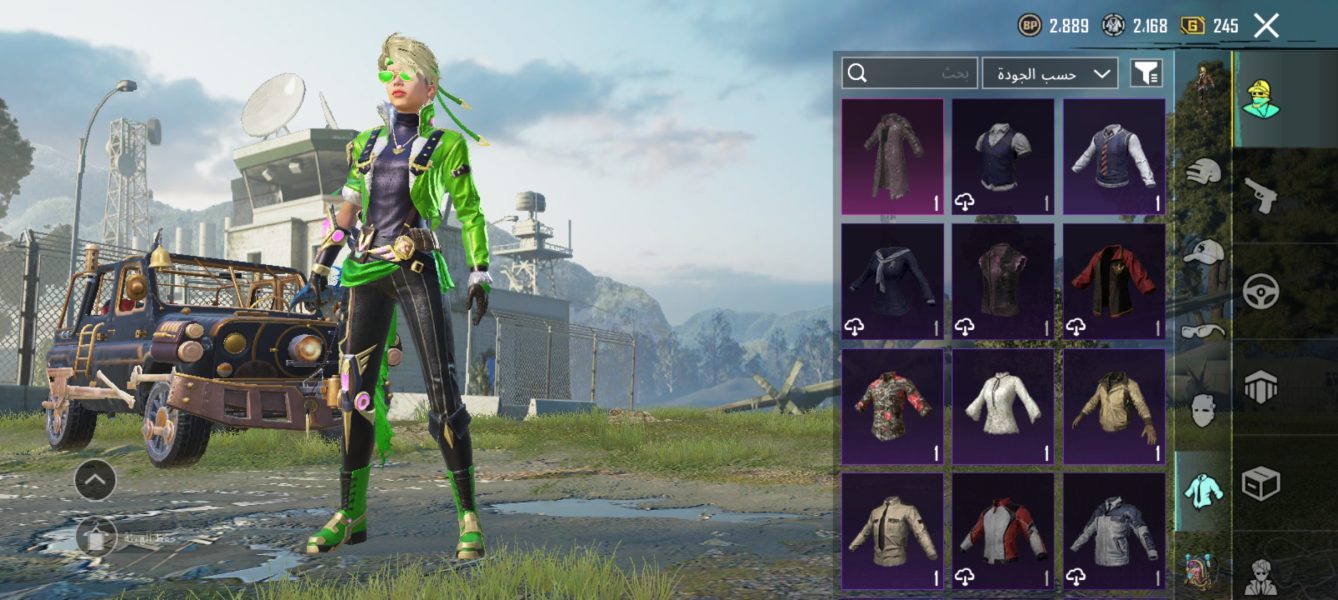This screenshot has height=600, width=1338.
Task: Choose the beige shirt with black tie
Action: point(892,530)
